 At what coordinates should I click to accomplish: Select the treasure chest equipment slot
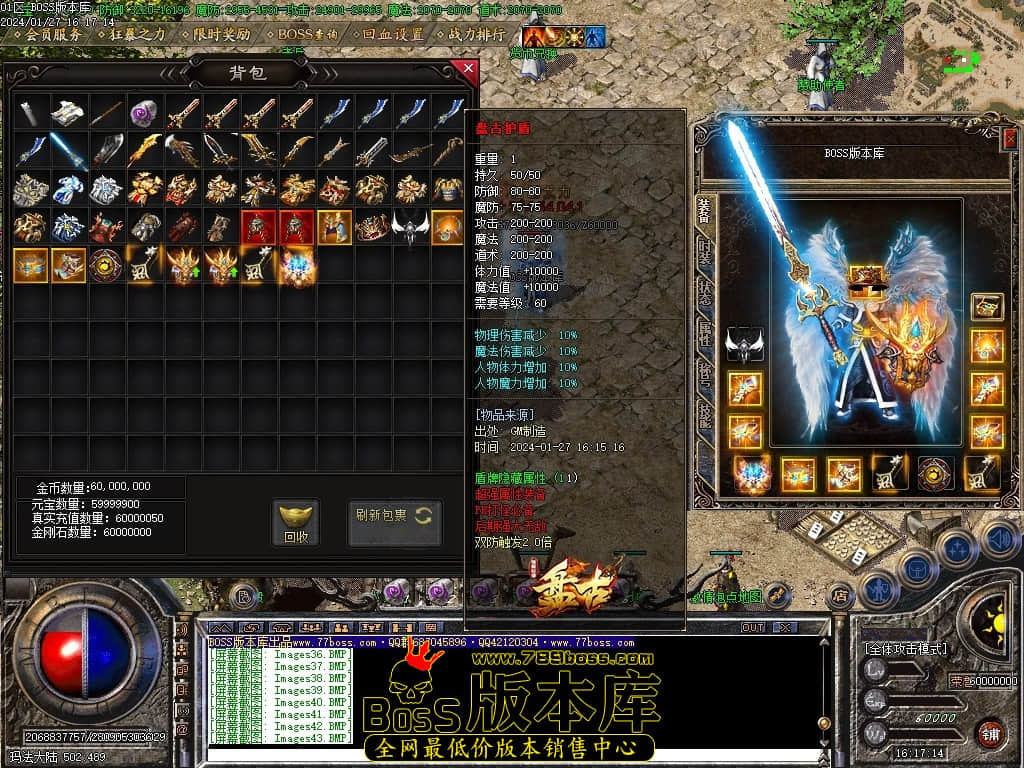click(987, 306)
